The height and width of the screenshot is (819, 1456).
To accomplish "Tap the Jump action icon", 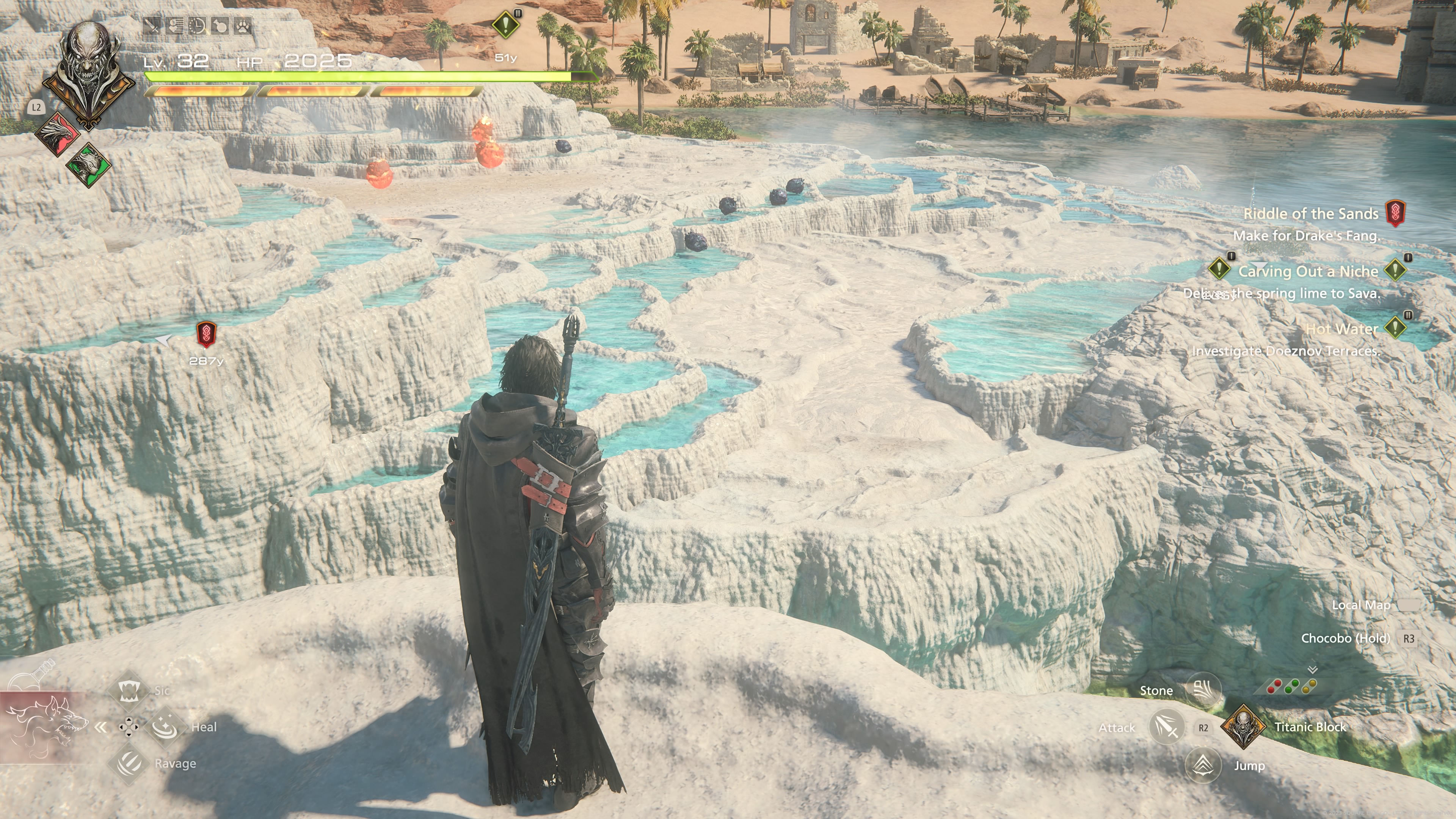I will tap(1203, 765).
